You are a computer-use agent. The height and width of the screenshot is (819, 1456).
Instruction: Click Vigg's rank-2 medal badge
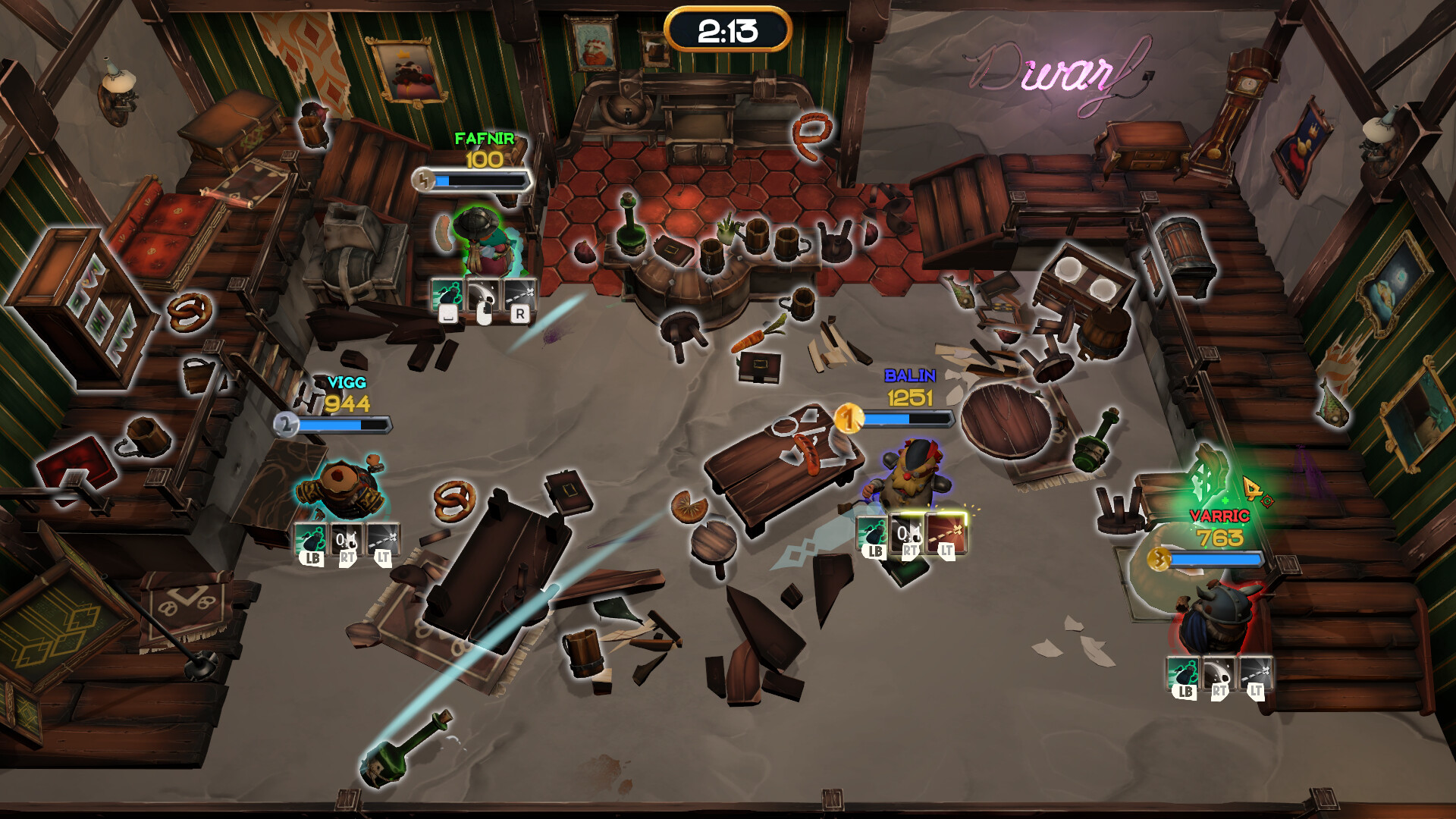pos(286,425)
